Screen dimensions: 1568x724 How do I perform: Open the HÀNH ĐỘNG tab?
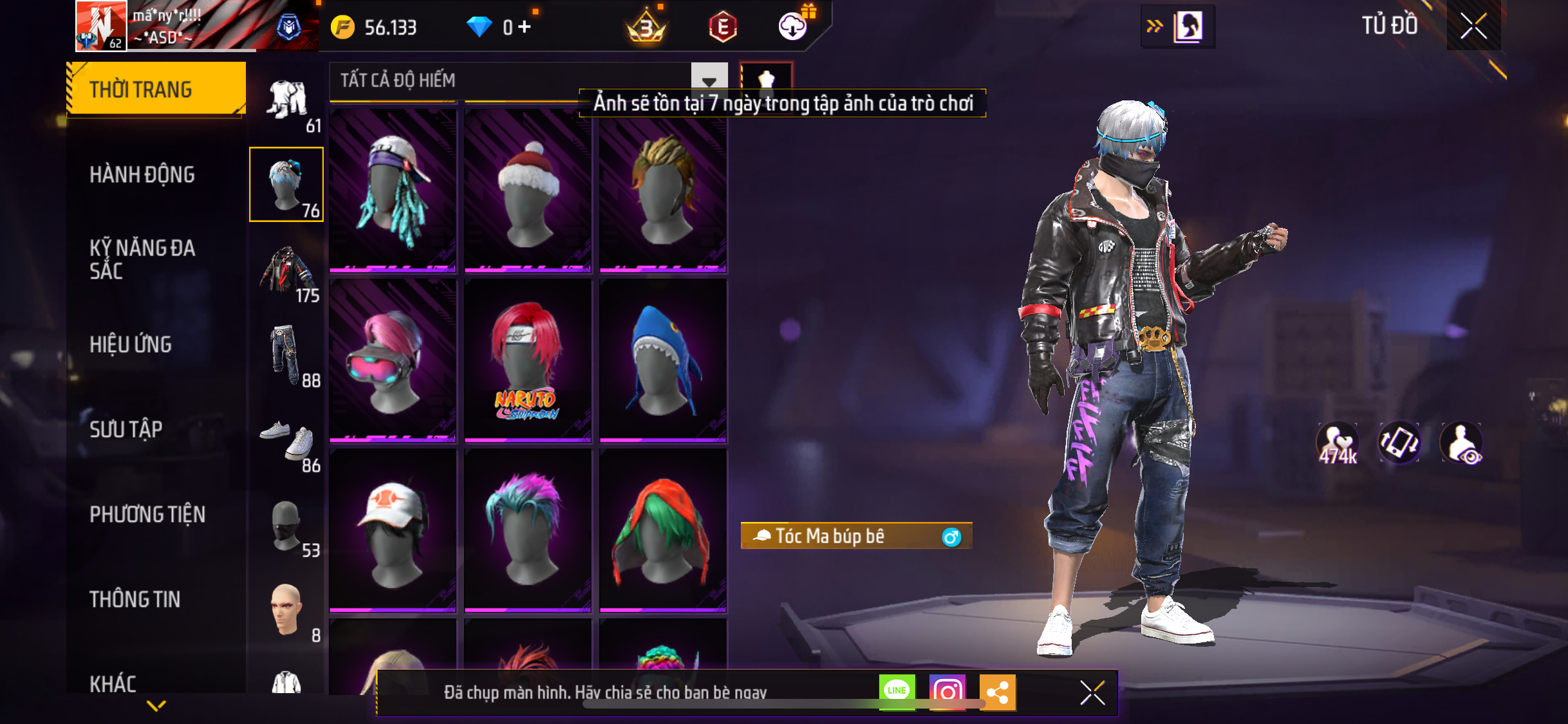pyautogui.click(x=142, y=174)
